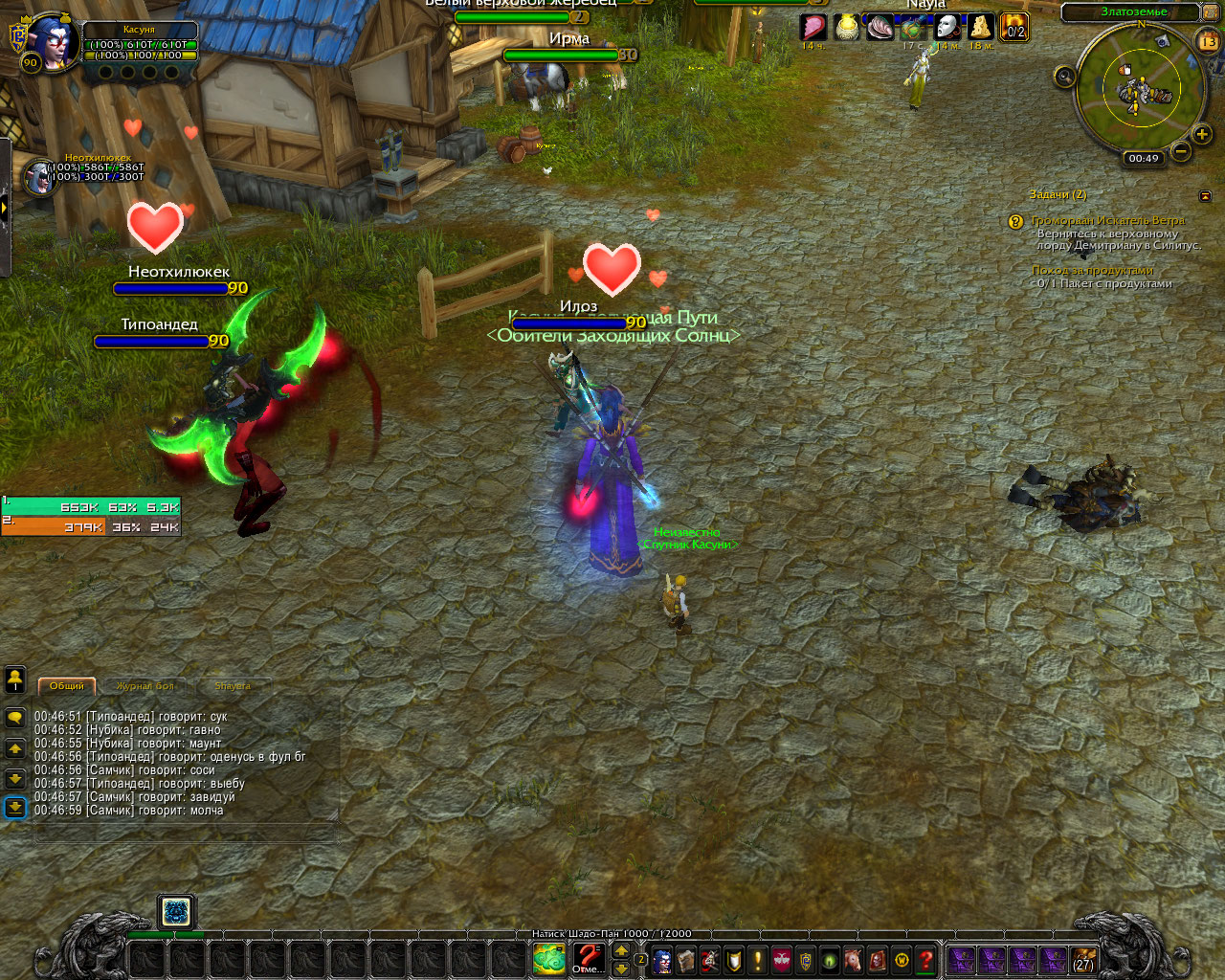Click the cheese buff icon
Viewport: 1225px width, 980px height.
pos(980,27)
